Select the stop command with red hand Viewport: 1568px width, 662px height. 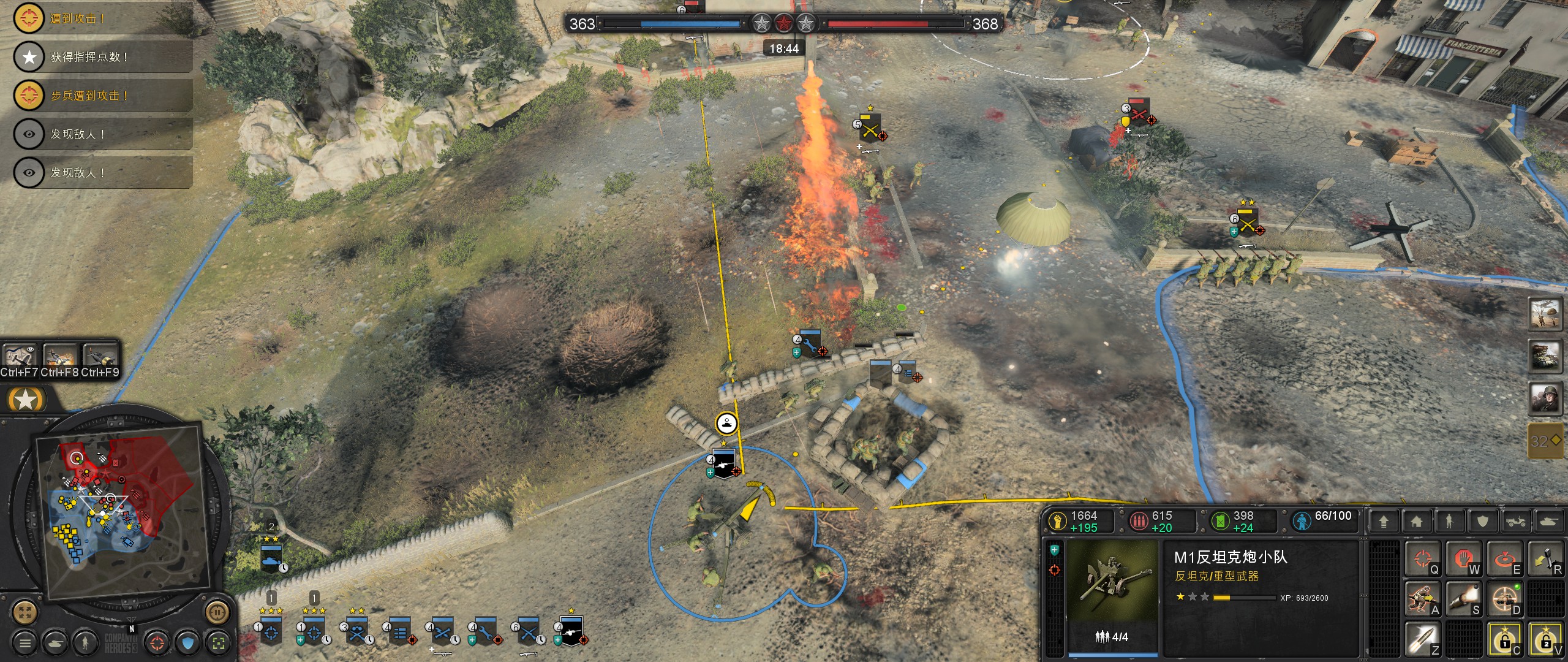point(1463,558)
